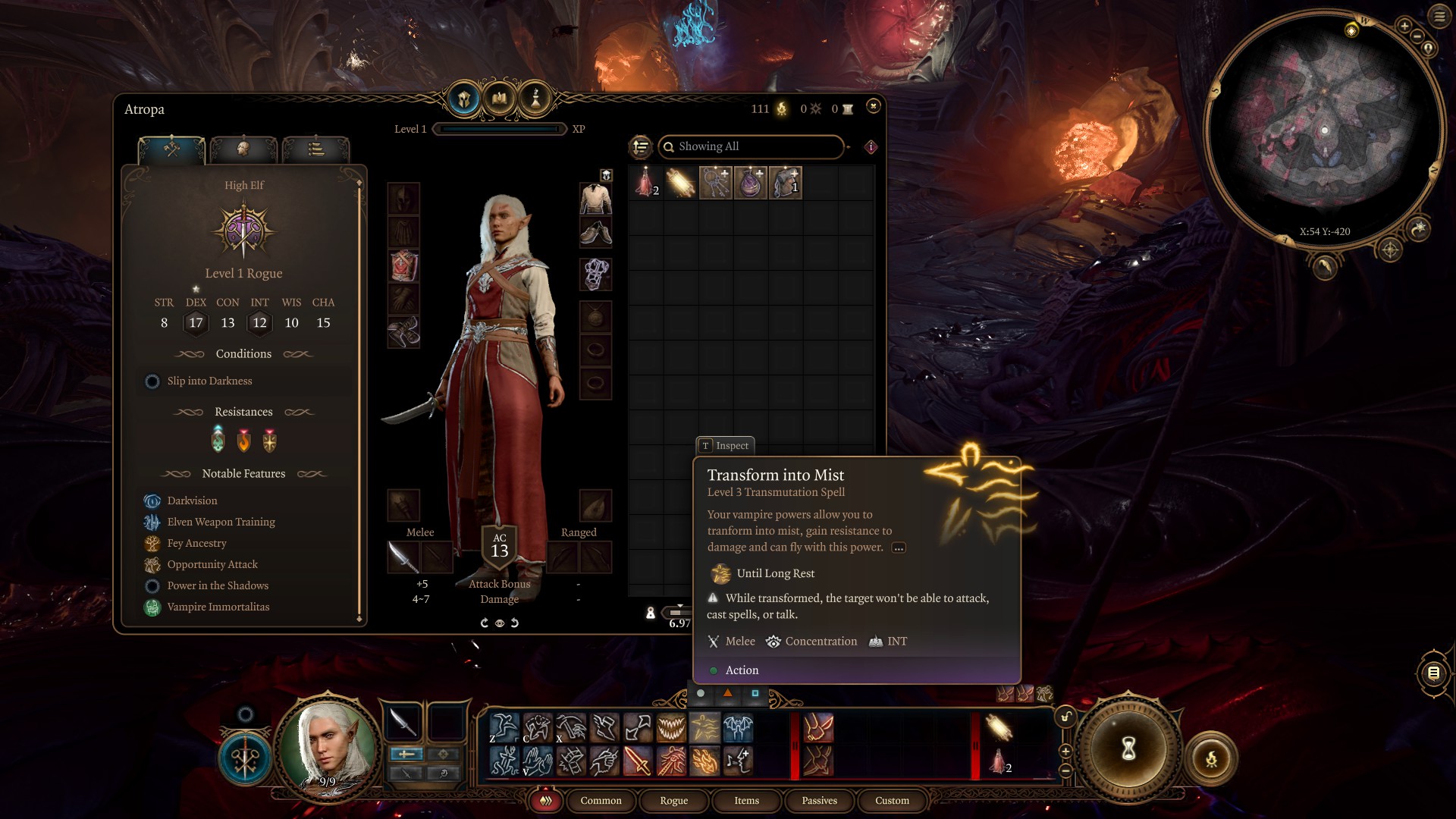The height and width of the screenshot is (819, 1456).
Task: Activate the bat ability on hotbar
Action: click(738, 727)
